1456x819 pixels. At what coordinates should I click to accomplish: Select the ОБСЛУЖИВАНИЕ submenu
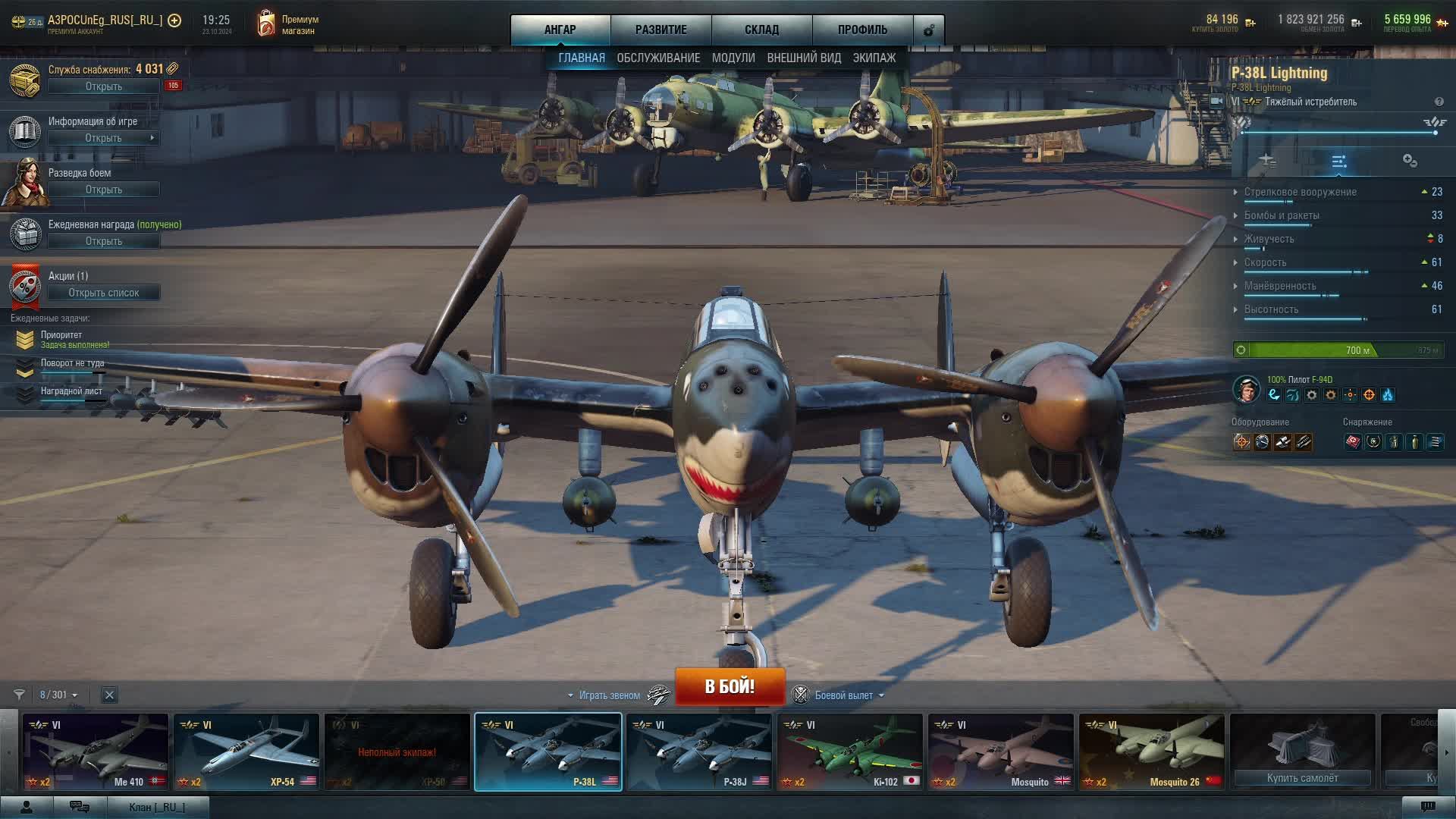[658, 58]
